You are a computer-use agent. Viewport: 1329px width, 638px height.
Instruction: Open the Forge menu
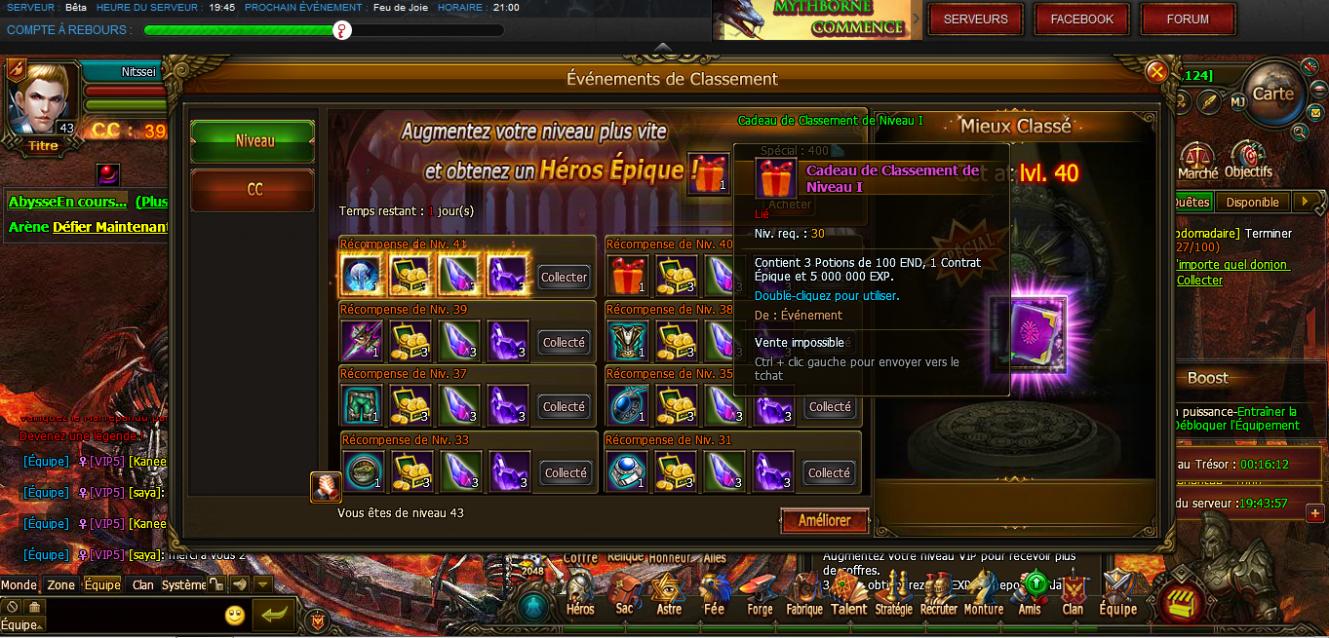(759, 596)
